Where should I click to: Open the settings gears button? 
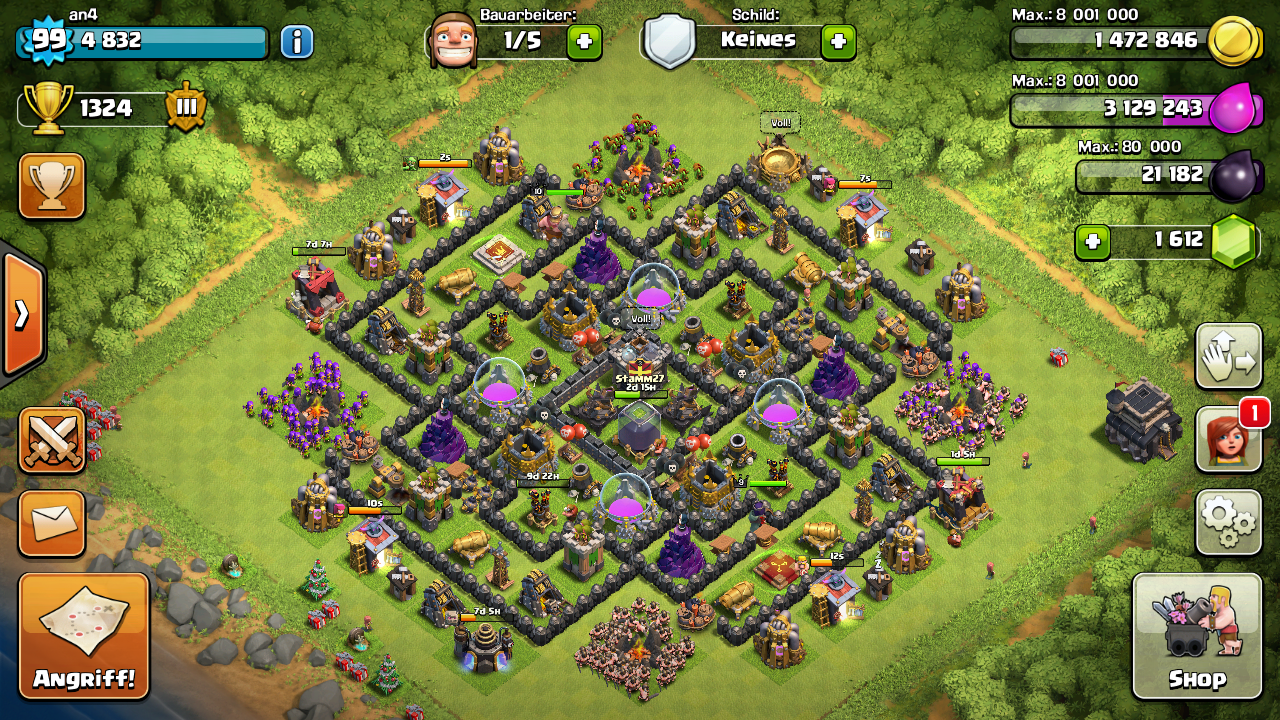(1228, 521)
